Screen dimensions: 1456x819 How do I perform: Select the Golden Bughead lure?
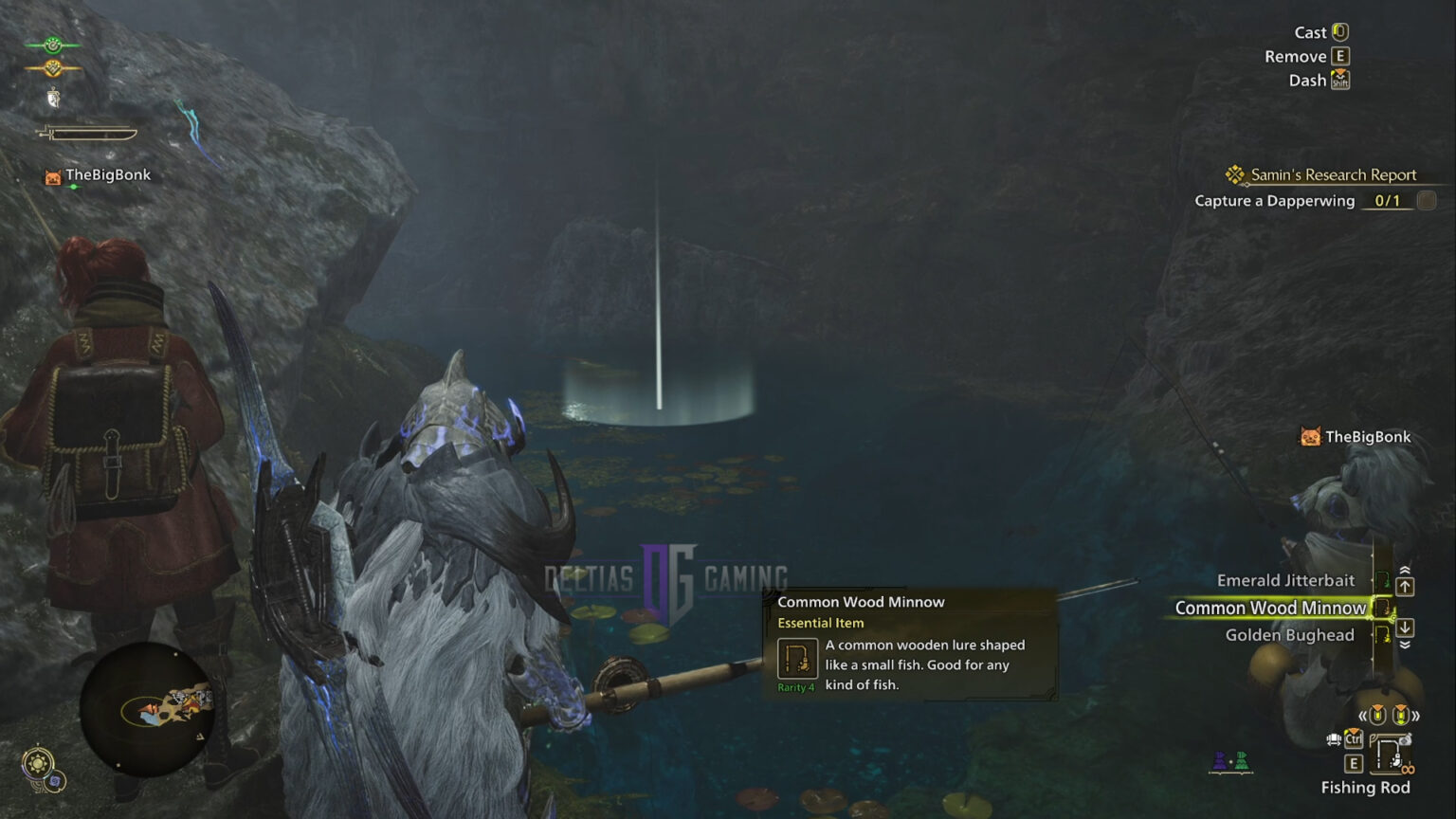tap(1289, 634)
